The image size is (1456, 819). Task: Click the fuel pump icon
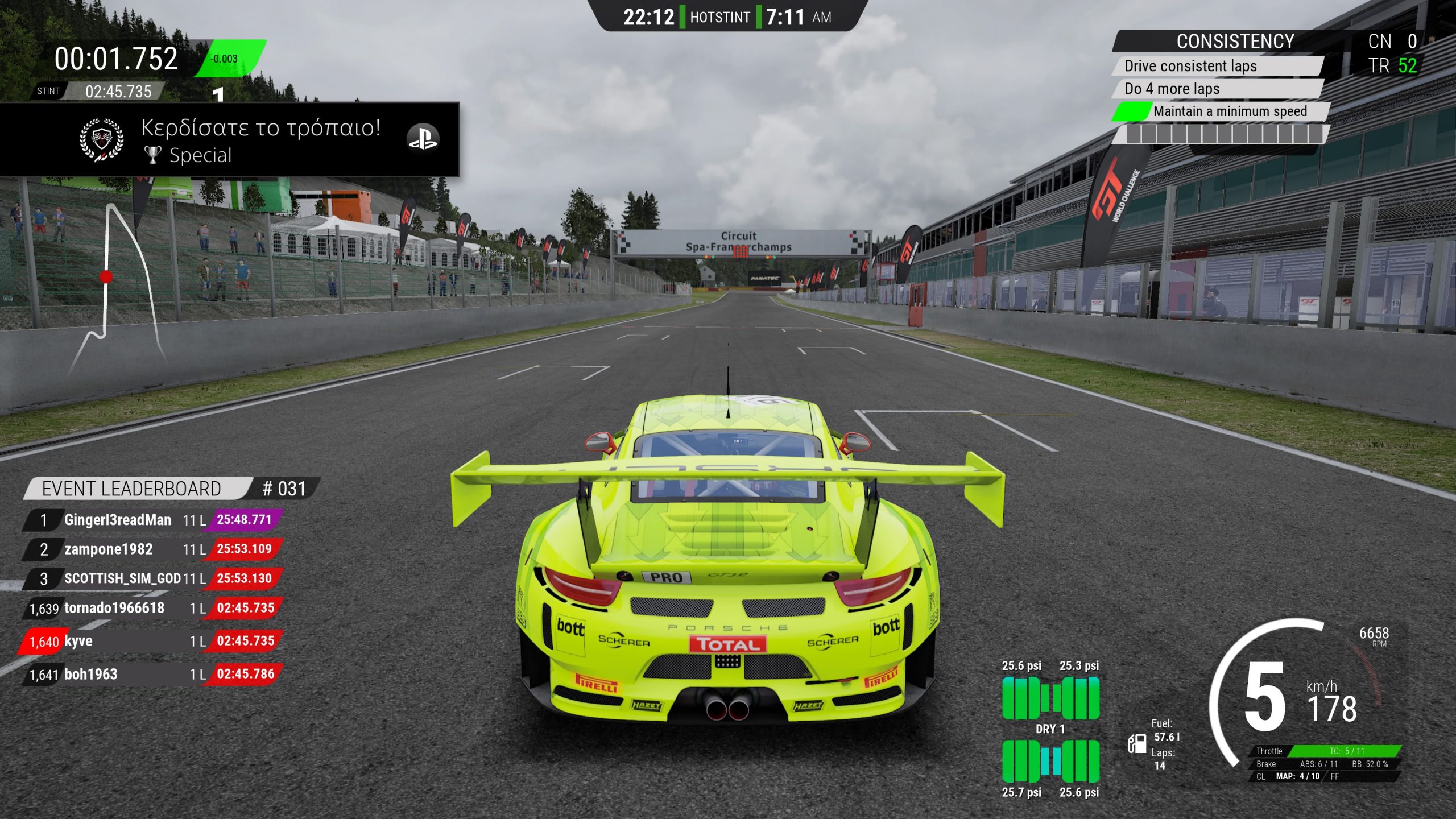(1137, 743)
